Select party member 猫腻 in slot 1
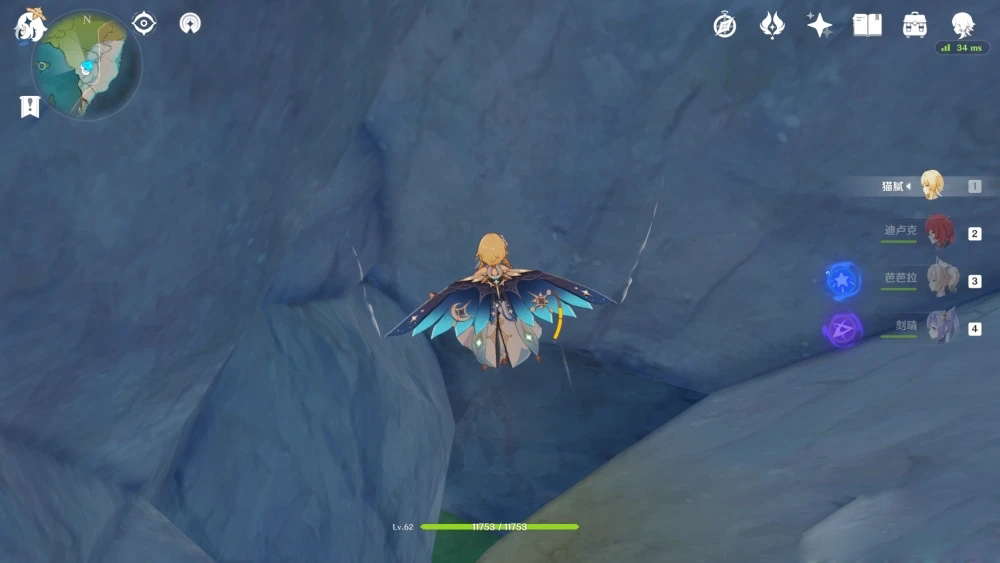The image size is (1000, 563). click(931, 185)
